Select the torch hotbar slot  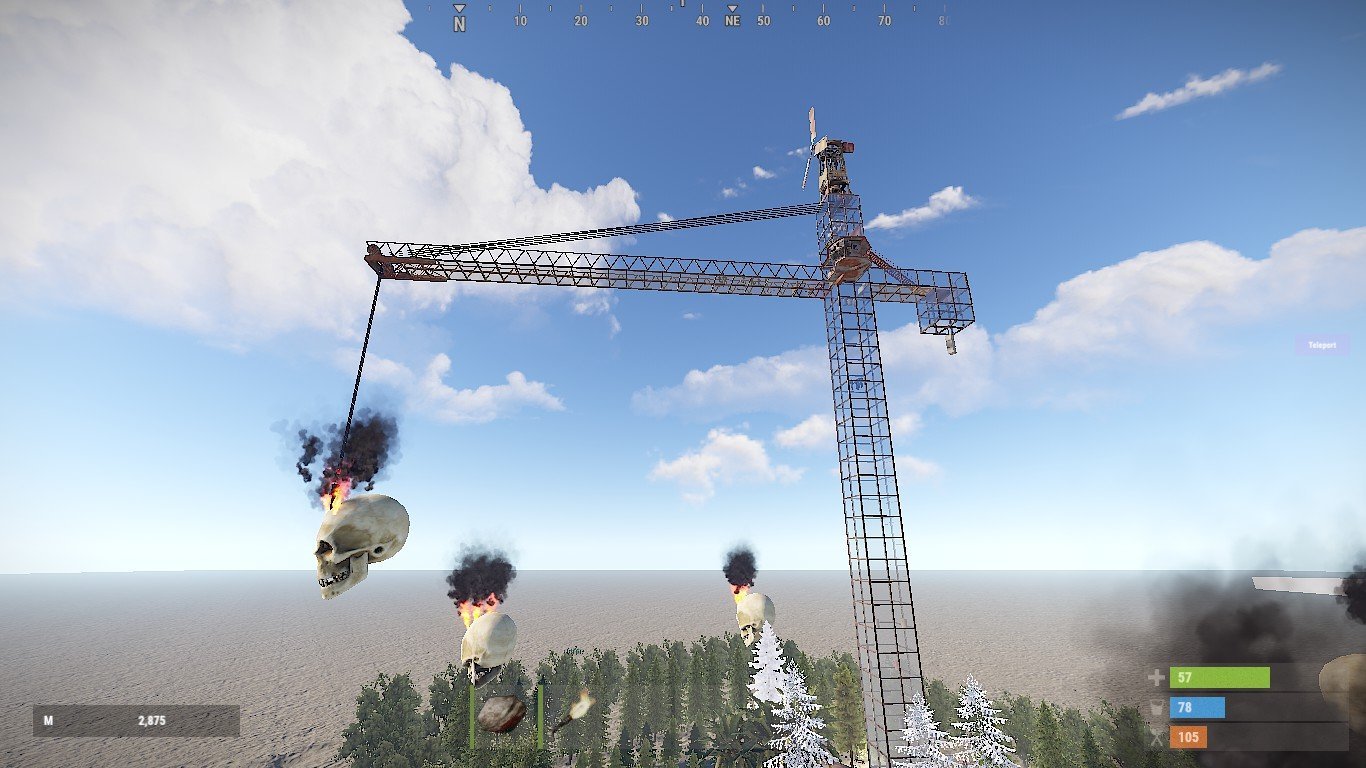pos(572,712)
